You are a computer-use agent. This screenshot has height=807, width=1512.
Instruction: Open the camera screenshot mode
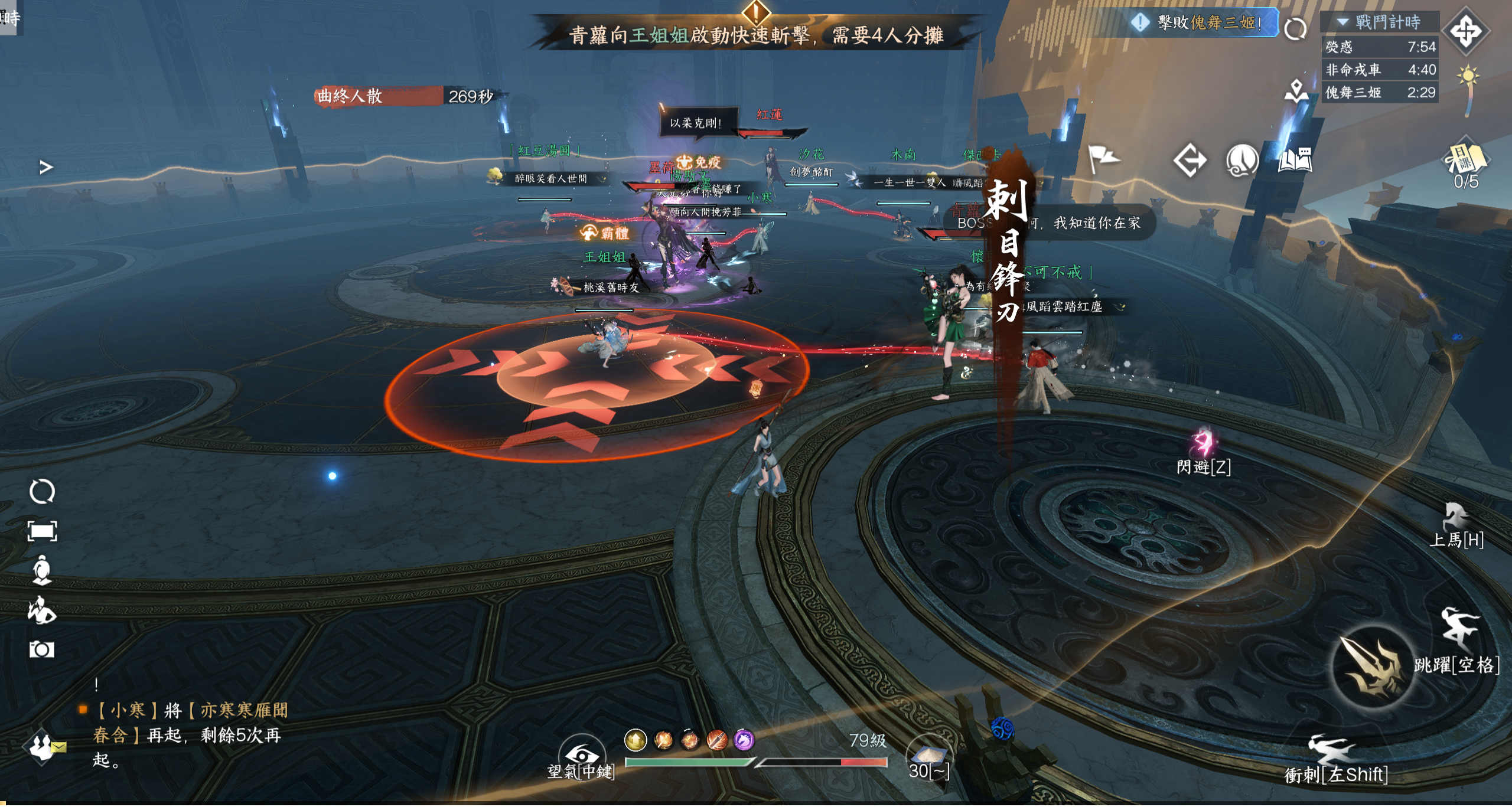tap(42, 650)
